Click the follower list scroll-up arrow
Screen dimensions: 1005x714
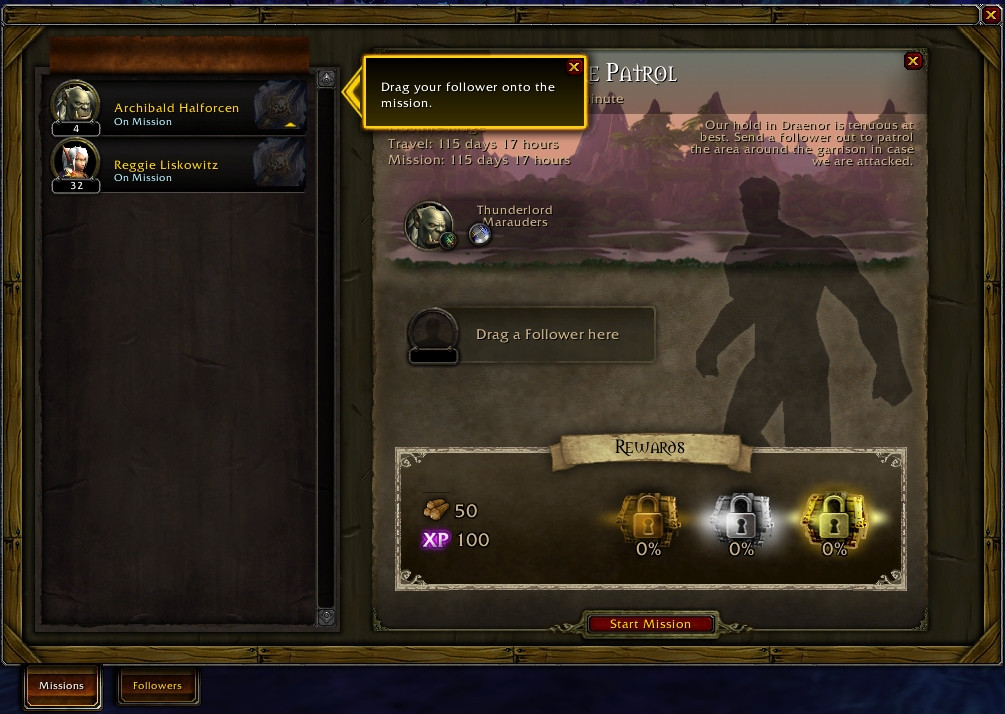pos(326,79)
